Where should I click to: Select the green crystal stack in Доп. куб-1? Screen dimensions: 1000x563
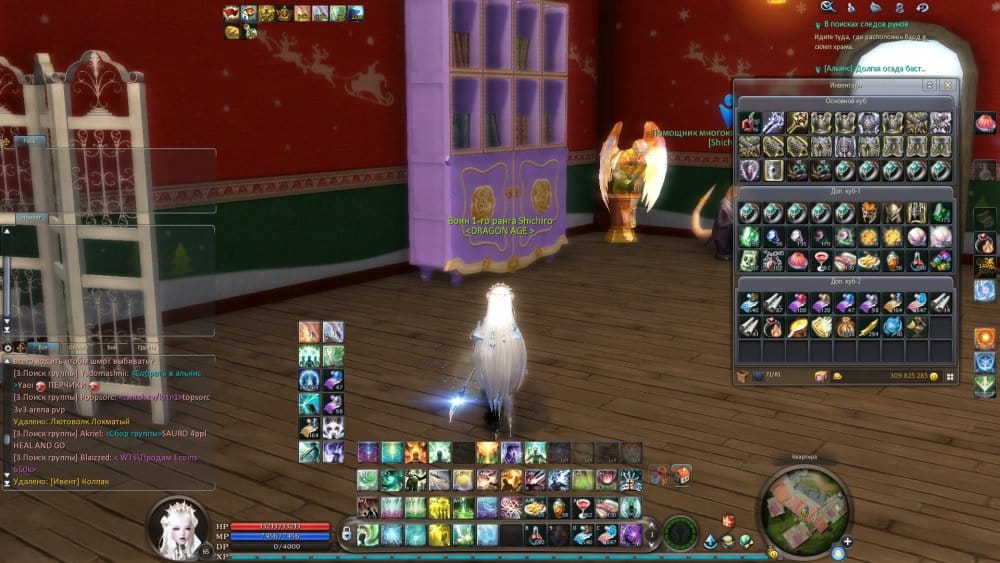(x=942, y=213)
